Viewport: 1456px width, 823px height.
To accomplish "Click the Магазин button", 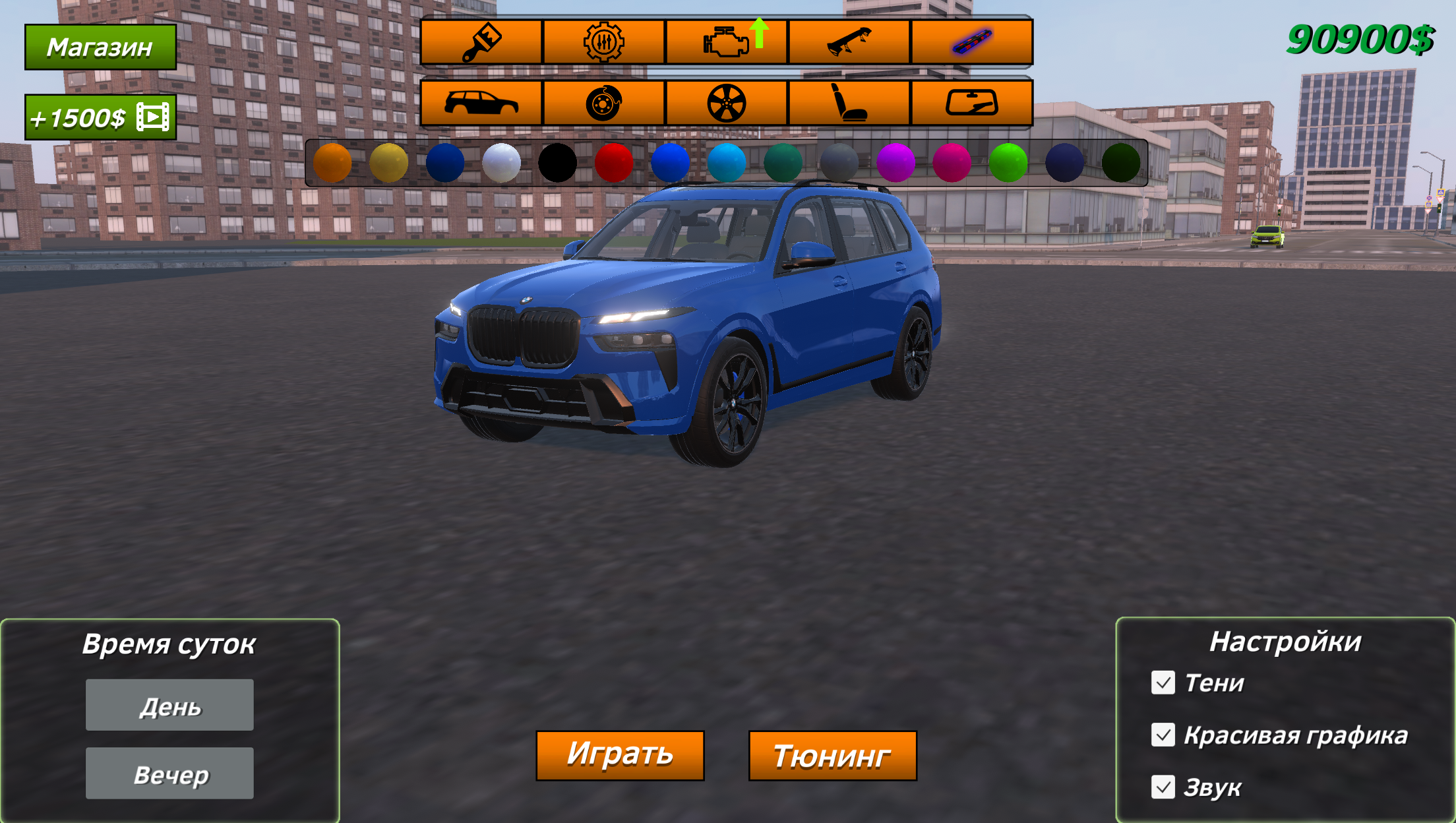I will click(x=100, y=47).
